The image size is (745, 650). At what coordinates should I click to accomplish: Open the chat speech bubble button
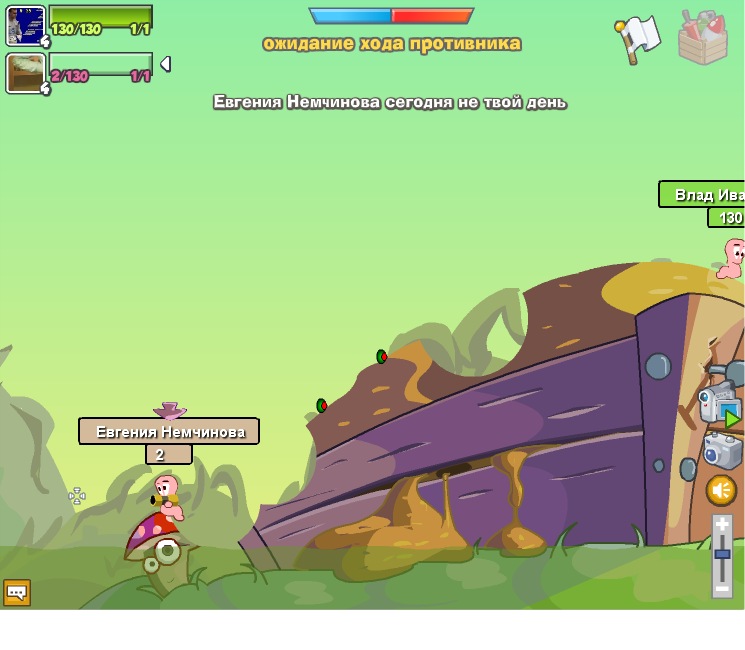[17, 592]
